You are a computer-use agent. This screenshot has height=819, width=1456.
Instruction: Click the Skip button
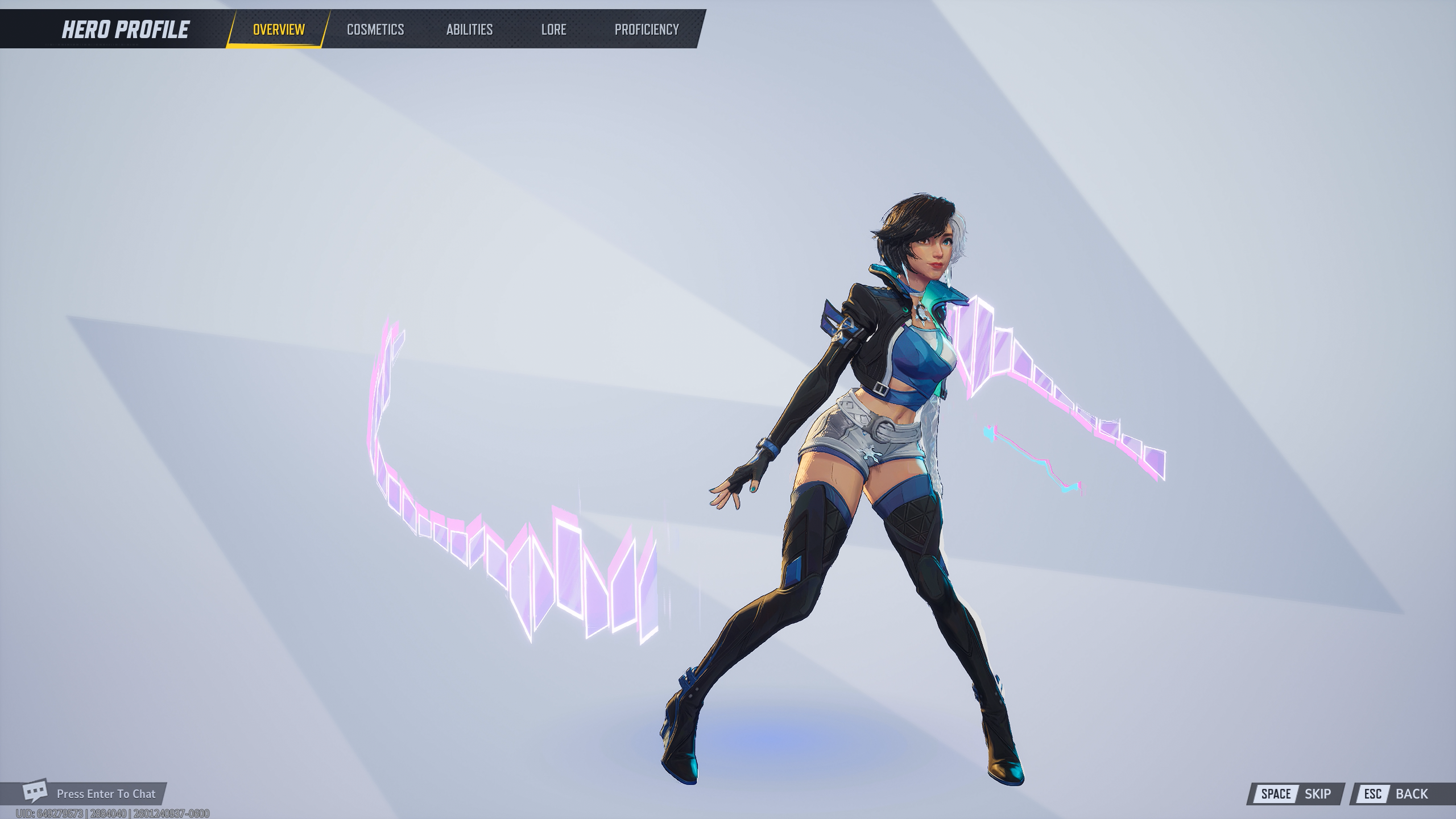[1296, 794]
